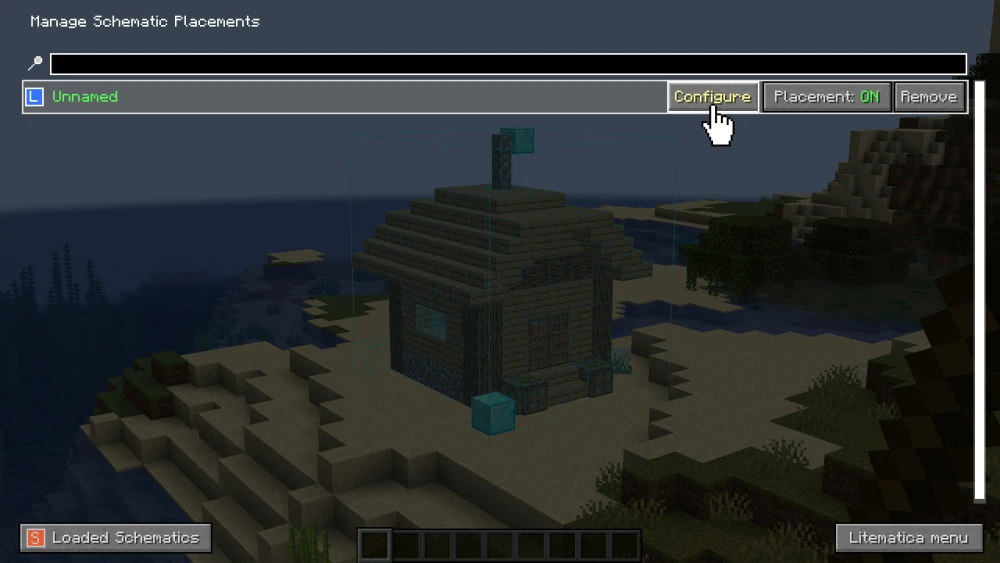Remove the Unnamed schematic placement

pos(929,97)
